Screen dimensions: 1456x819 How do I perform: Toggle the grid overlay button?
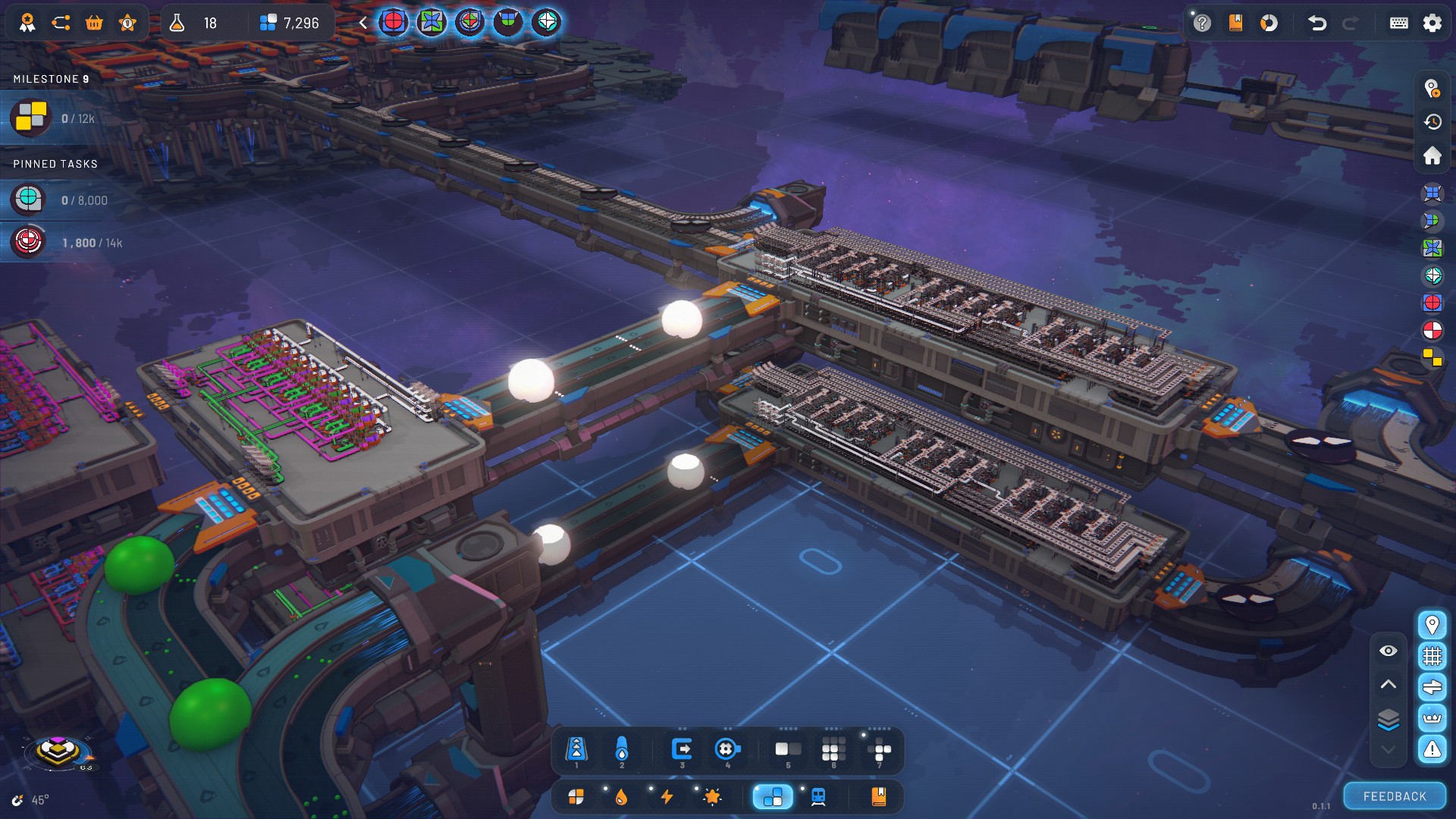[x=1432, y=656]
